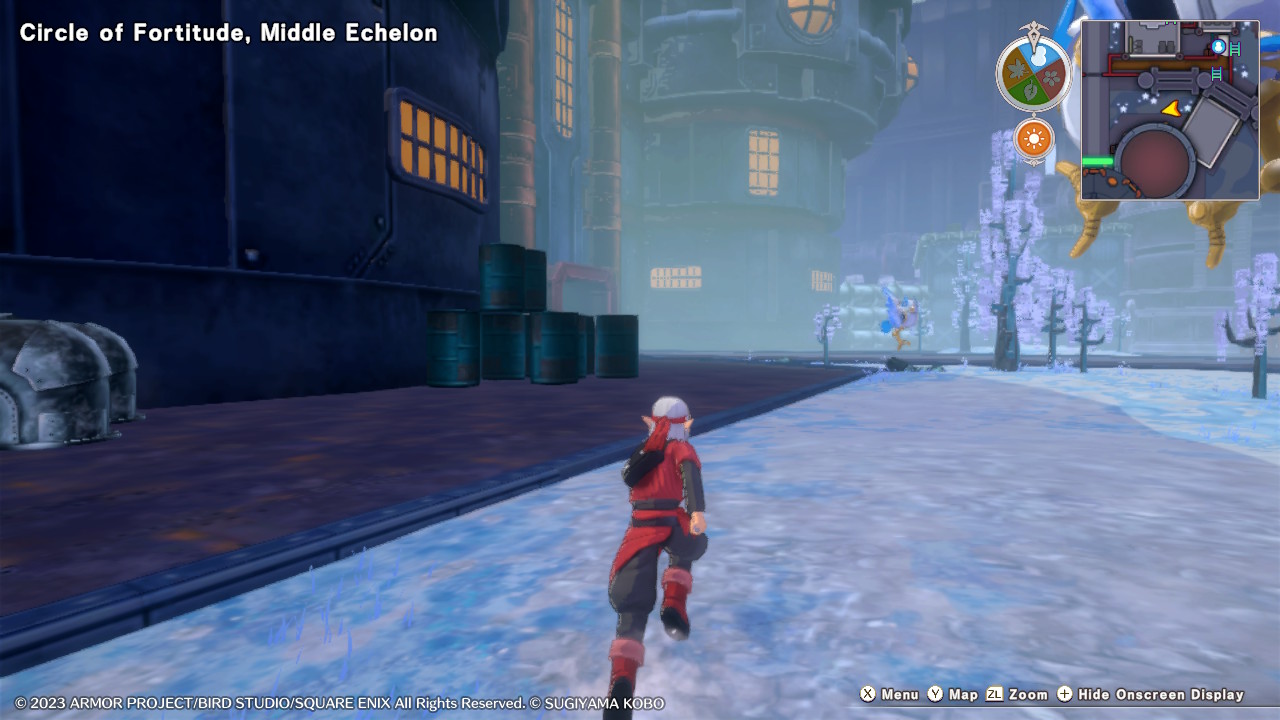
Task: Click the upper ladder icon on the minimap
Action: coord(1234,47)
